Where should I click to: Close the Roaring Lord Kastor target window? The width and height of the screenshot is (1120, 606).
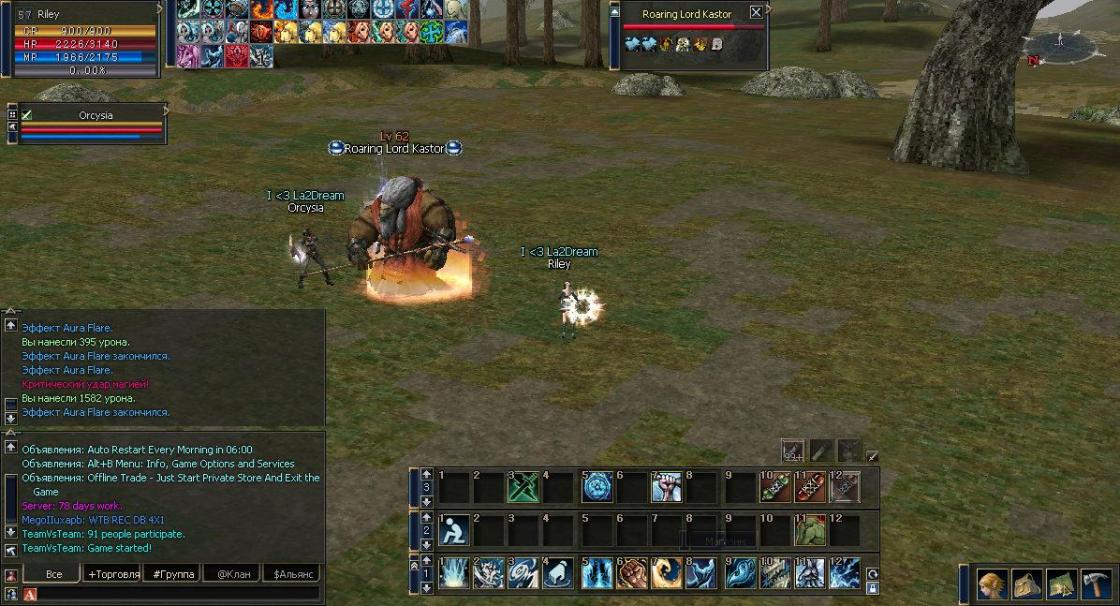pyautogui.click(x=756, y=13)
